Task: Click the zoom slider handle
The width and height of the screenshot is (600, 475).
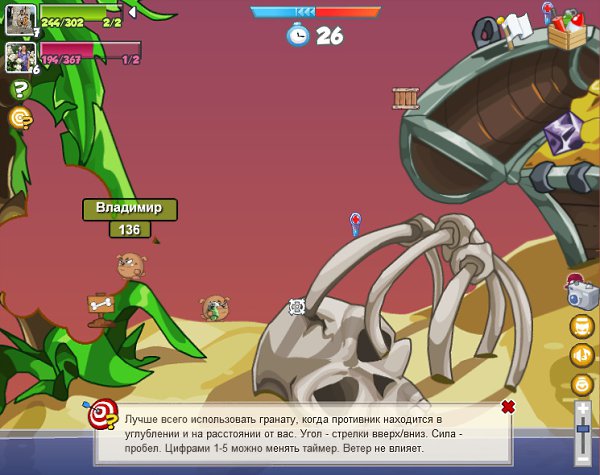Action: [x=583, y=430]
